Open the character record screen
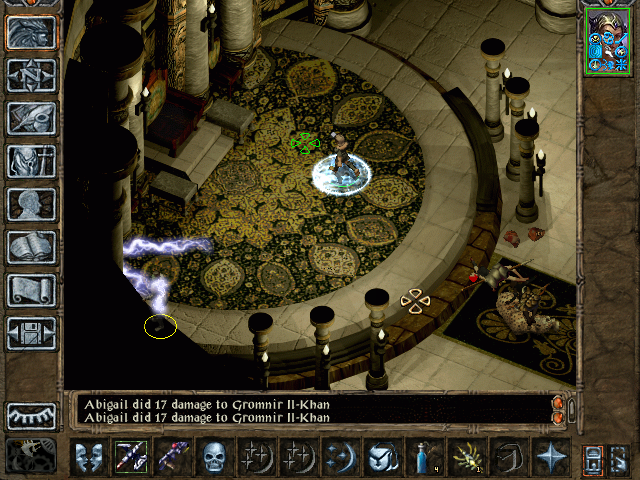Screen dimensions: 640x480 coord(31,204)
